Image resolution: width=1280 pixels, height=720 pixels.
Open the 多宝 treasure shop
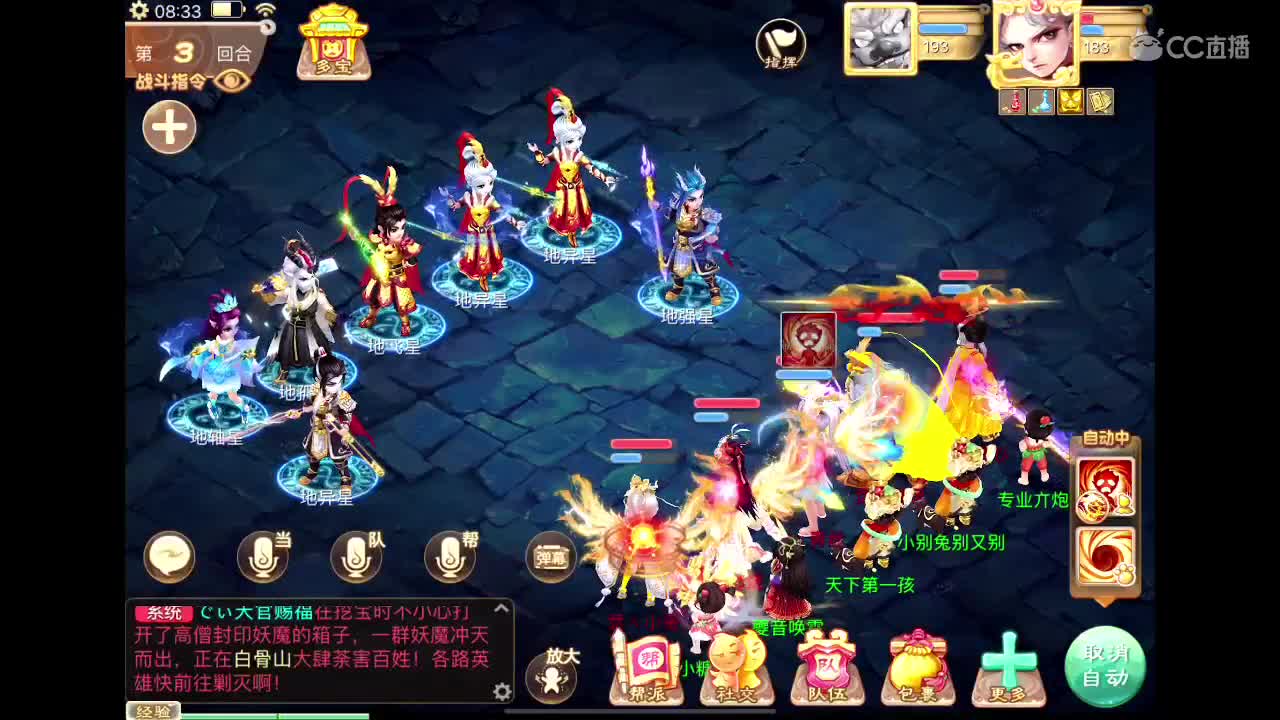tap(334, 45)
